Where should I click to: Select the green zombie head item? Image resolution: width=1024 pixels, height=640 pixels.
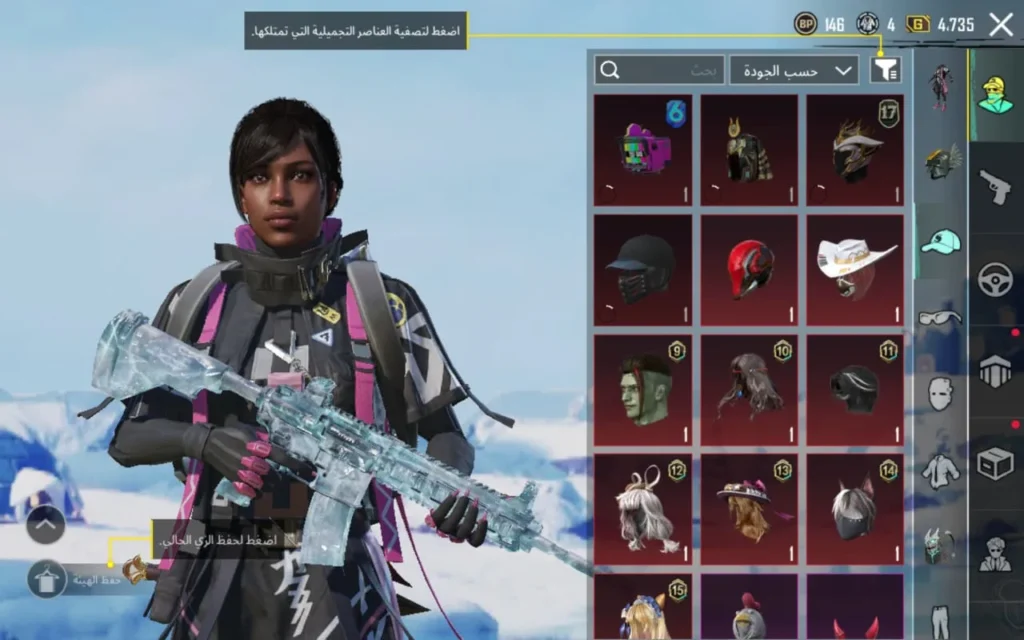tap(642, 390)
